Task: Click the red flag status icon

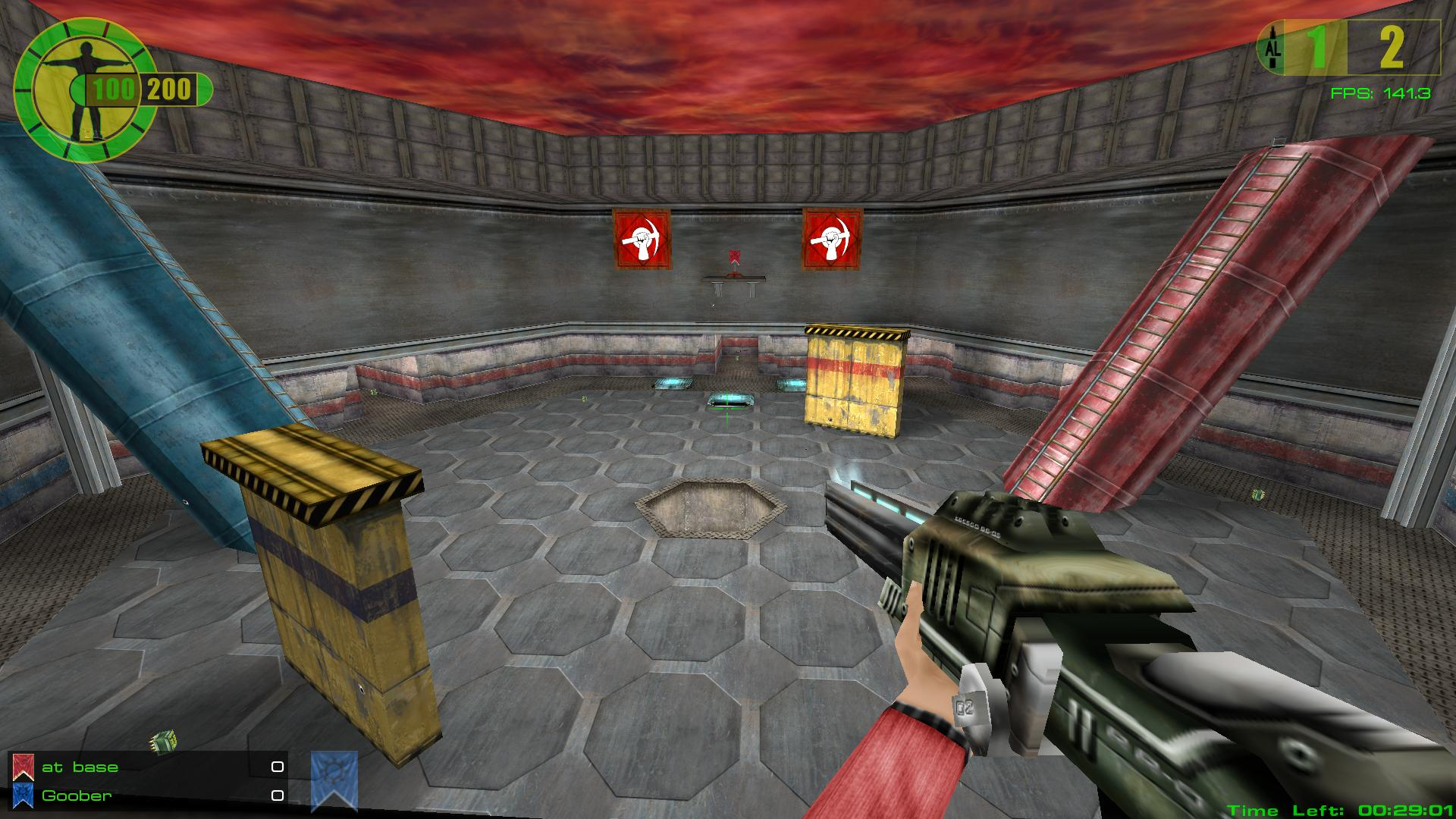Action: 24,767
